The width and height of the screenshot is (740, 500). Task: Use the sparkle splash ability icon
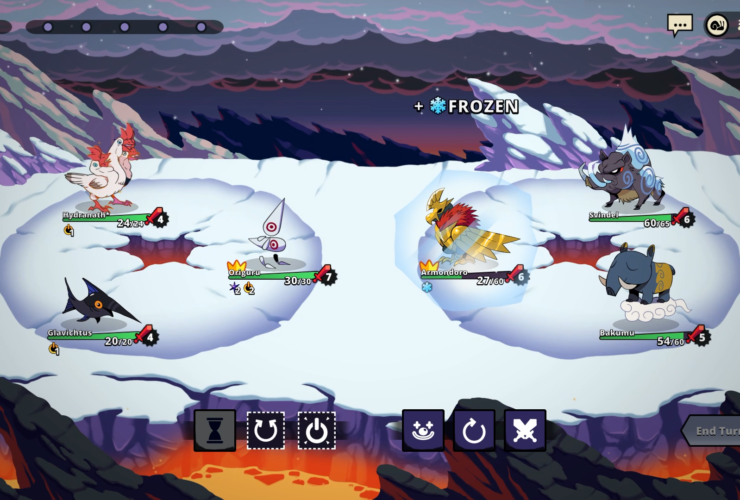[x=423, y=430]
